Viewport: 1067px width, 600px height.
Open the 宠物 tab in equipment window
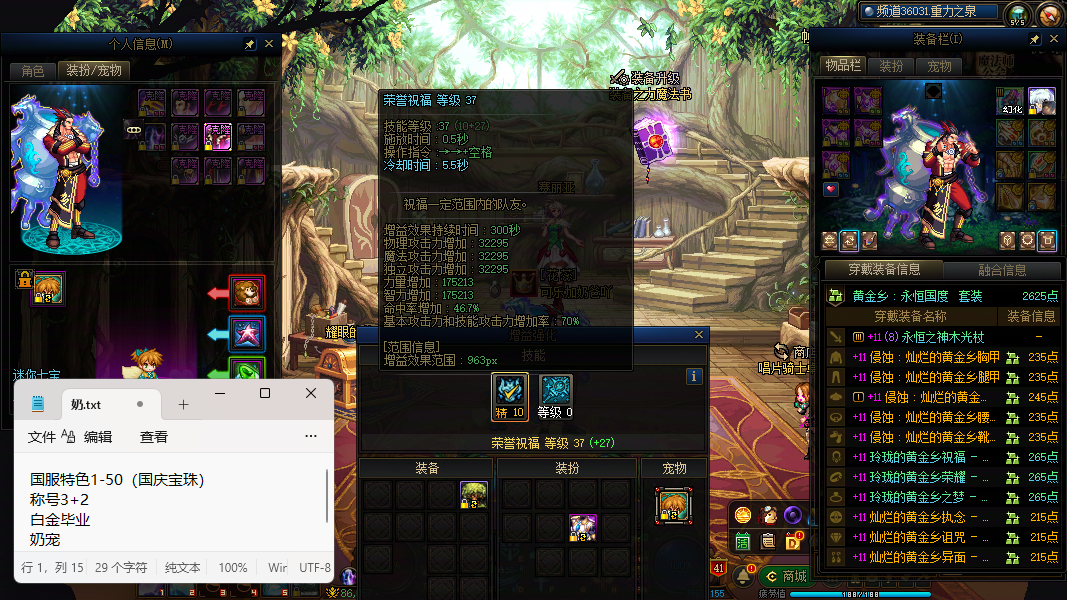(x=940, y=66)
